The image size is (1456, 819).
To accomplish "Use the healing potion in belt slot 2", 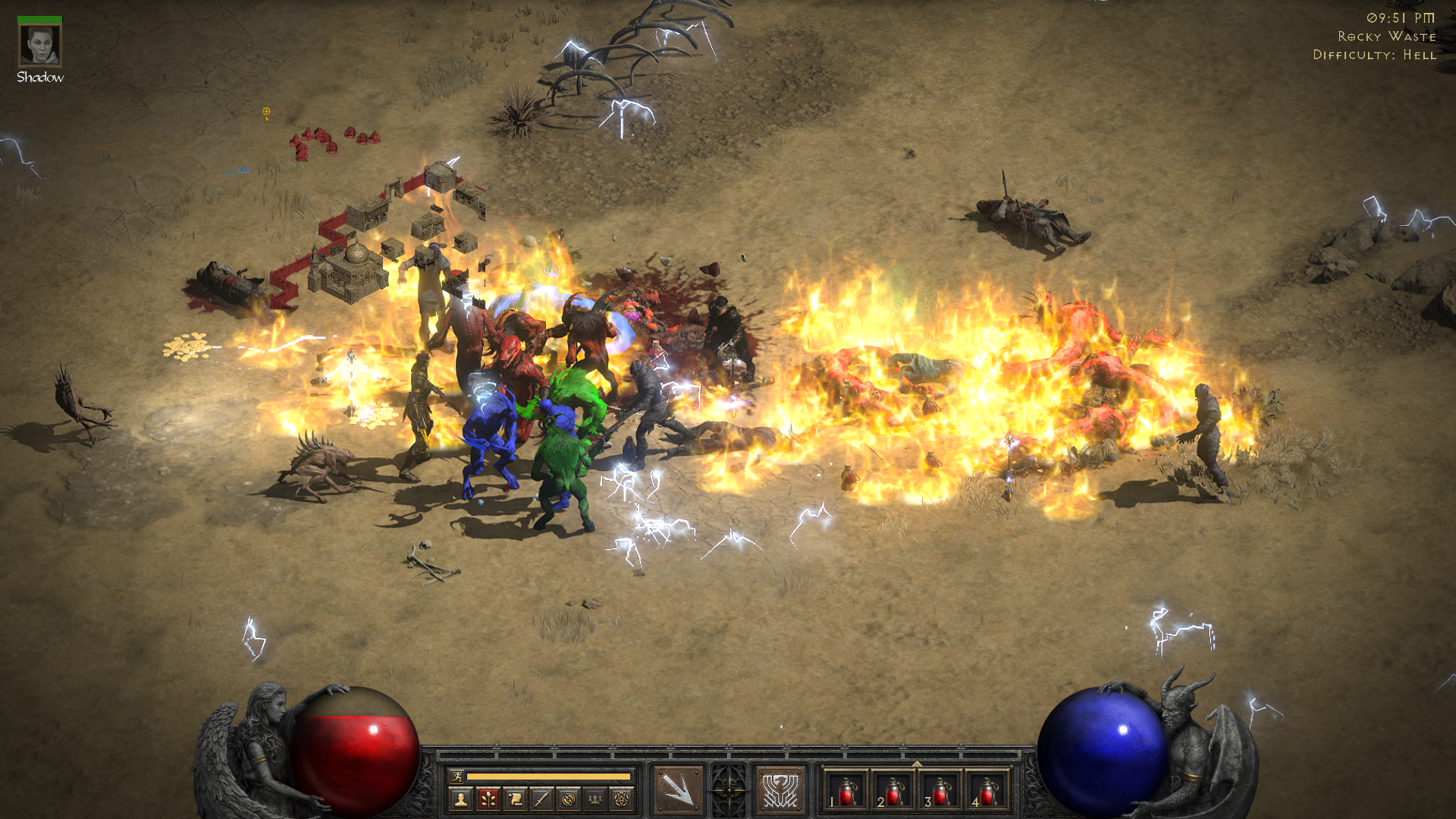I will click(x=893, y=792).
